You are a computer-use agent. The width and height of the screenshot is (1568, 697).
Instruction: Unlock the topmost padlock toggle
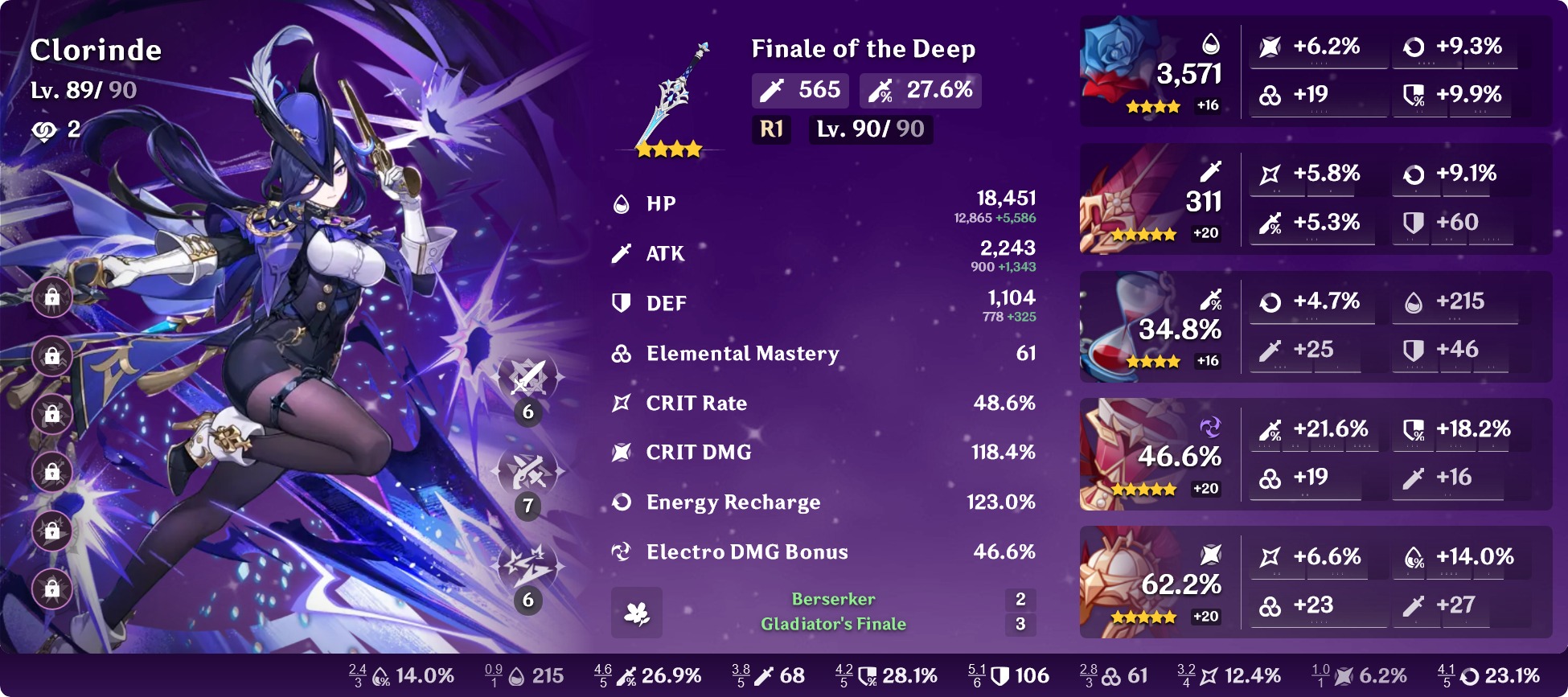(x=51, y=297)
